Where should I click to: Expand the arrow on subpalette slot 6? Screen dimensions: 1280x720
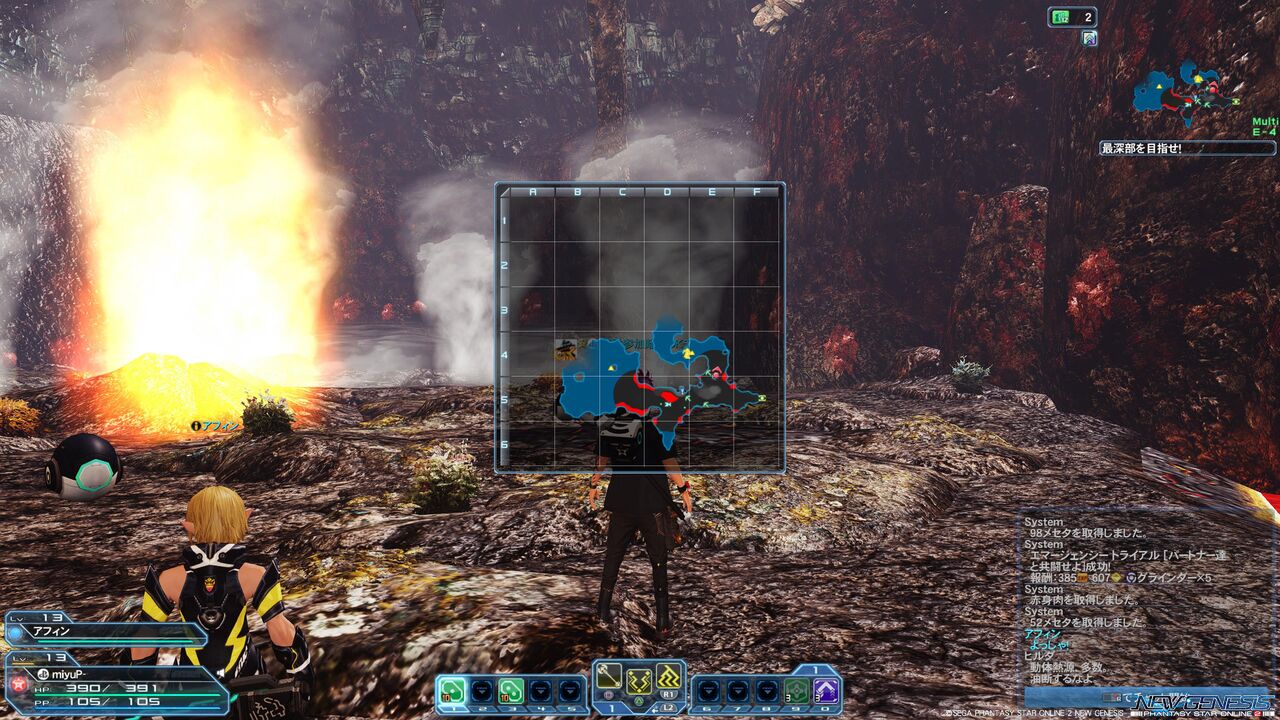(706, 691)
